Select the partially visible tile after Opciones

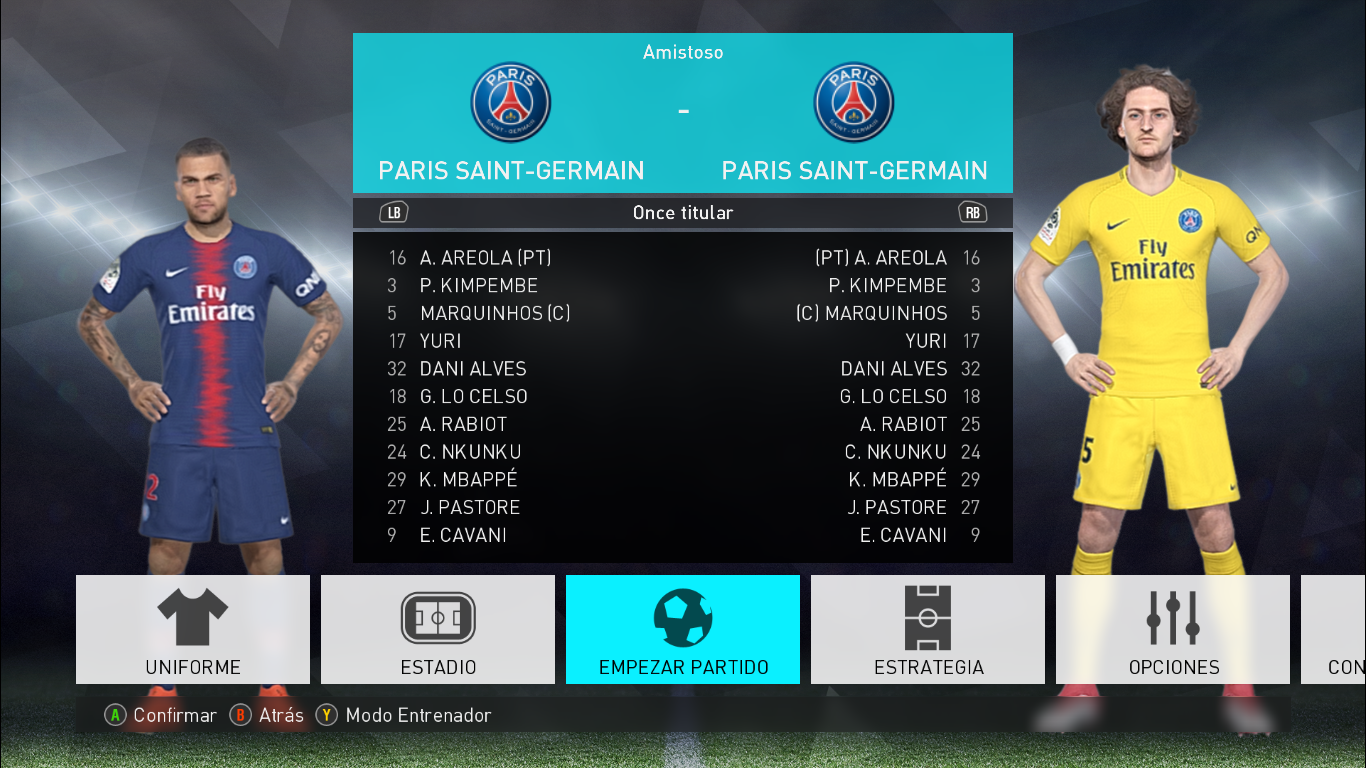(x=1334, y=629)
